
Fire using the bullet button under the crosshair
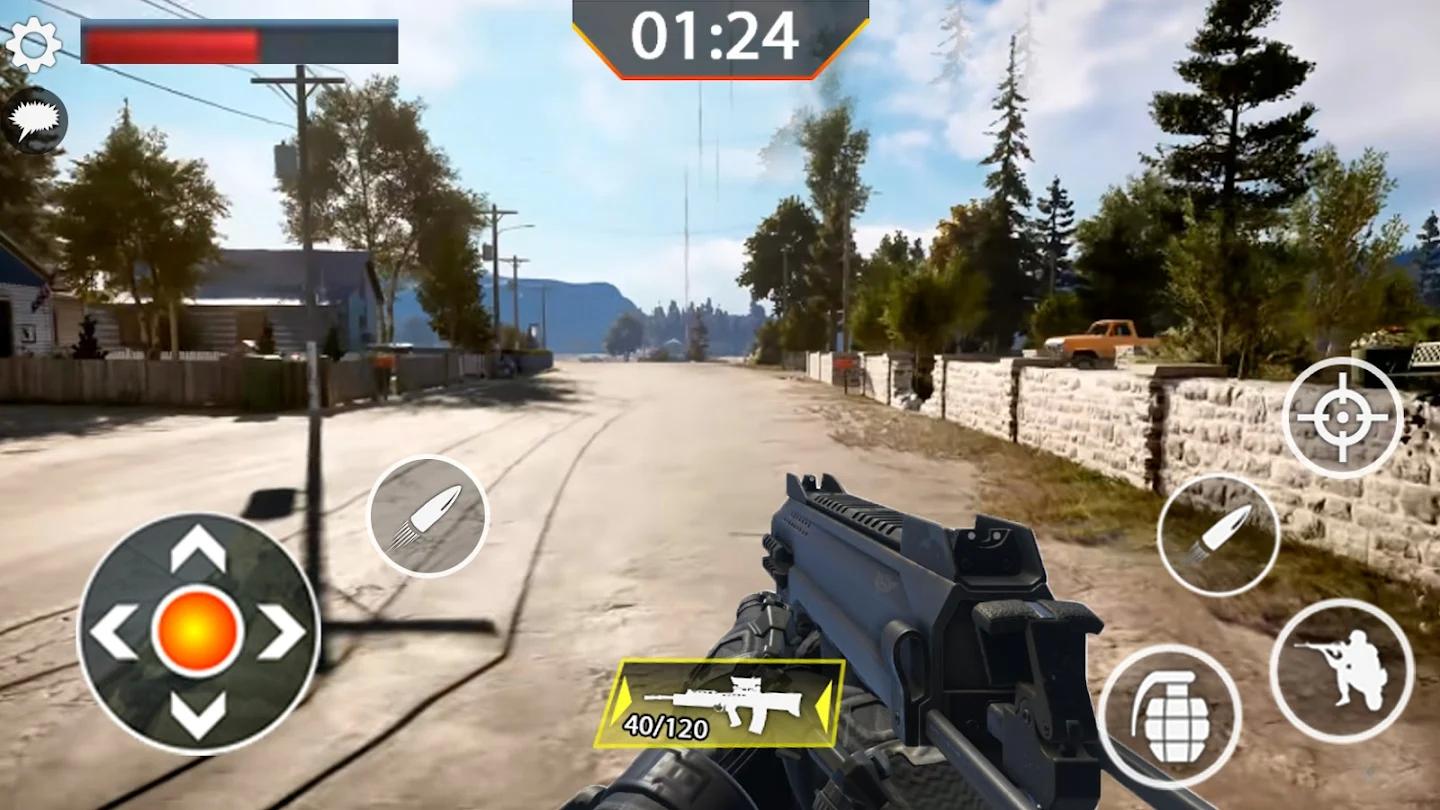tap(1218, 535)
